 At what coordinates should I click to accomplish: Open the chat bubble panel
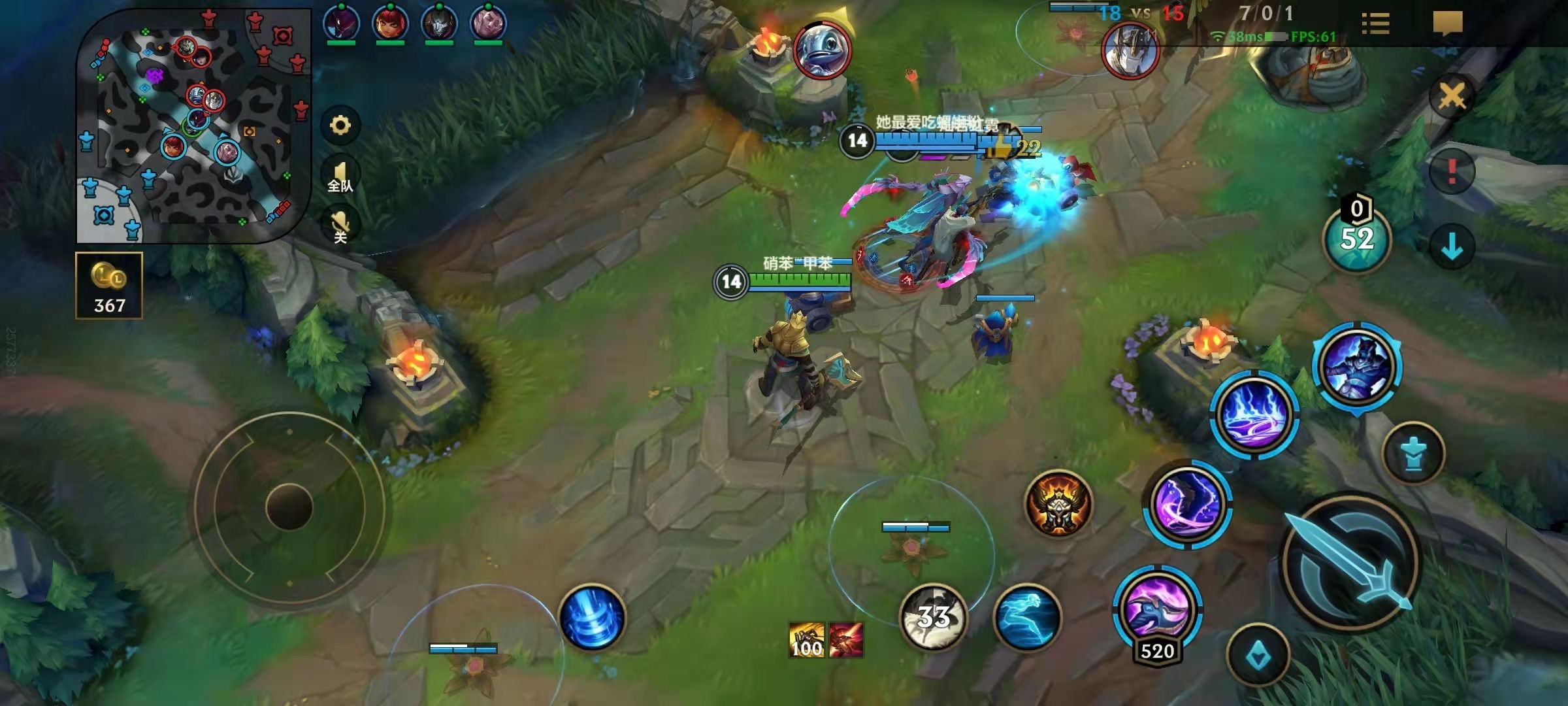pos(1447,24)
